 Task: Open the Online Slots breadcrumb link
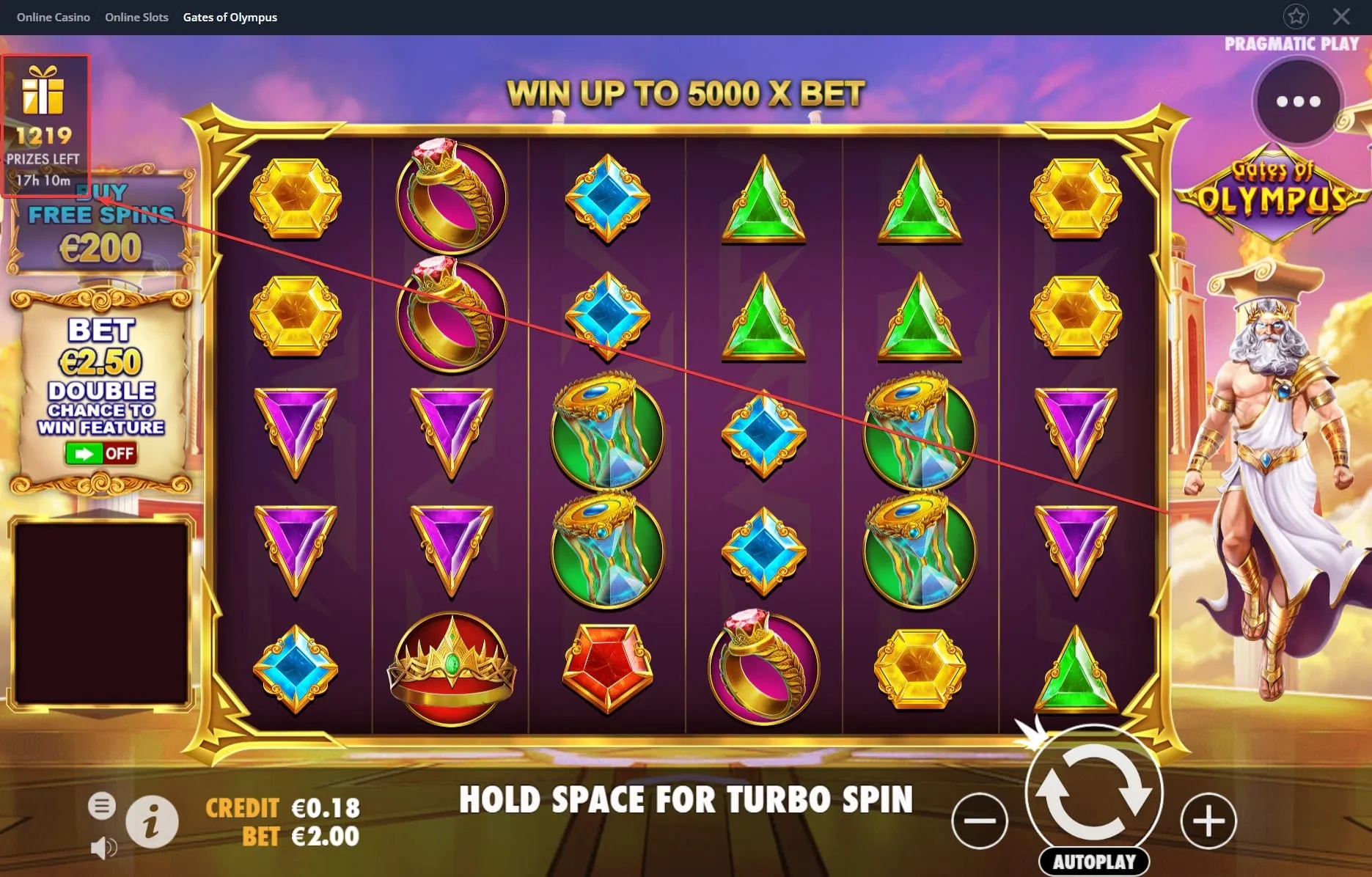click(x=136, y=16)
